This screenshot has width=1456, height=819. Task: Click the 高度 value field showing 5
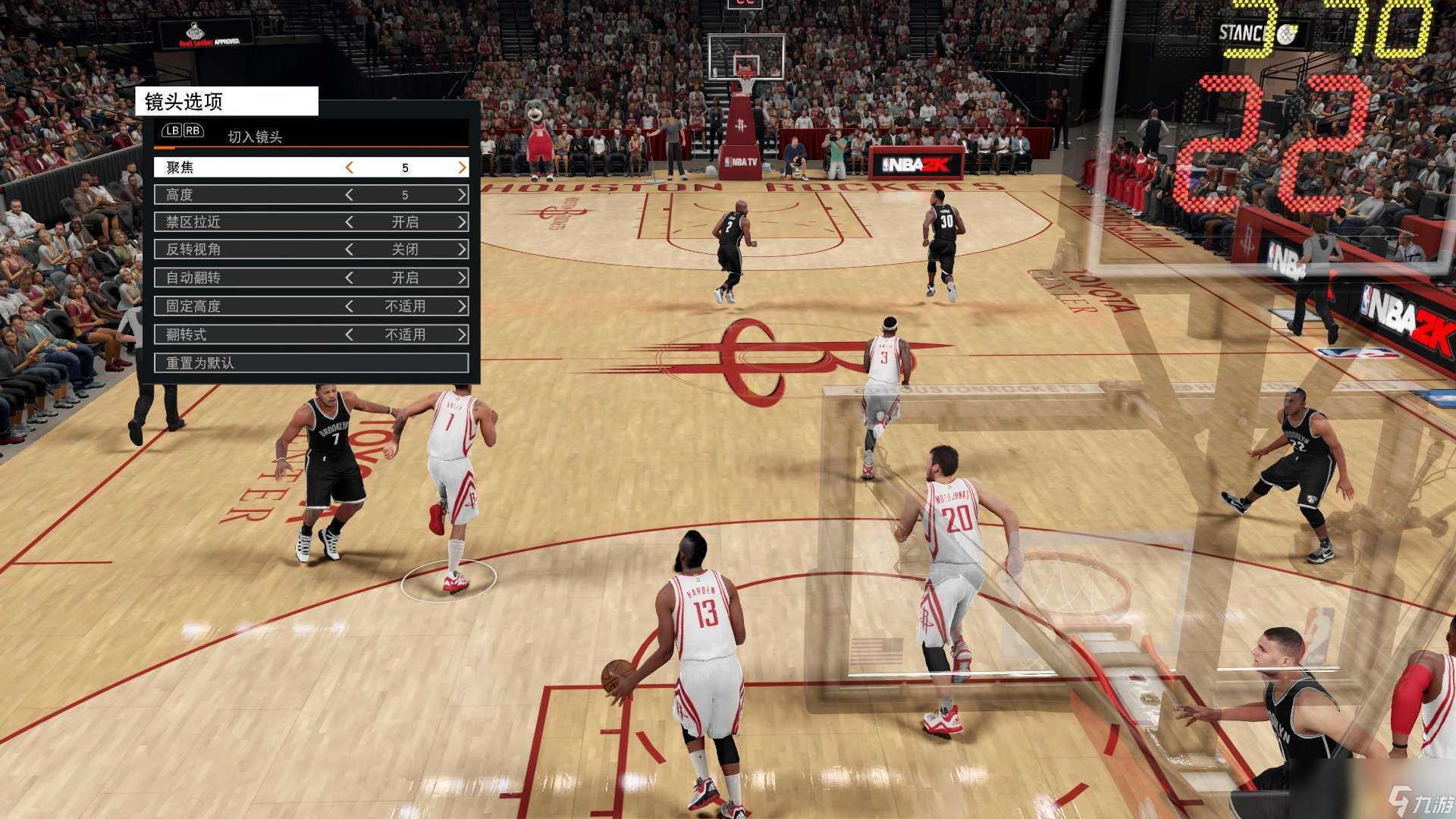click(x=406, y=194)
